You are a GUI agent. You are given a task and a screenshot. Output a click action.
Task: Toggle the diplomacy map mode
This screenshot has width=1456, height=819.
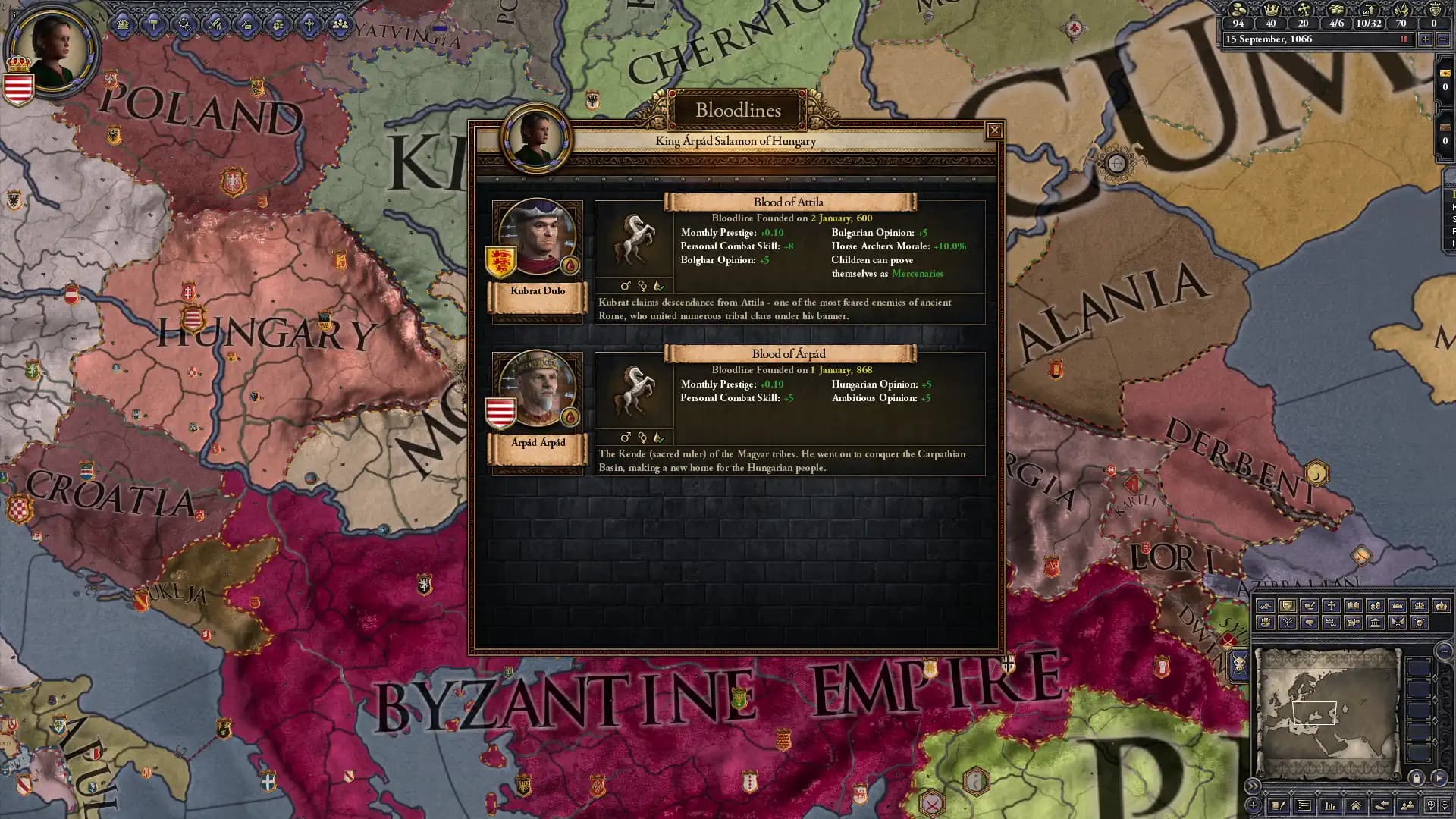[1309, 605]
